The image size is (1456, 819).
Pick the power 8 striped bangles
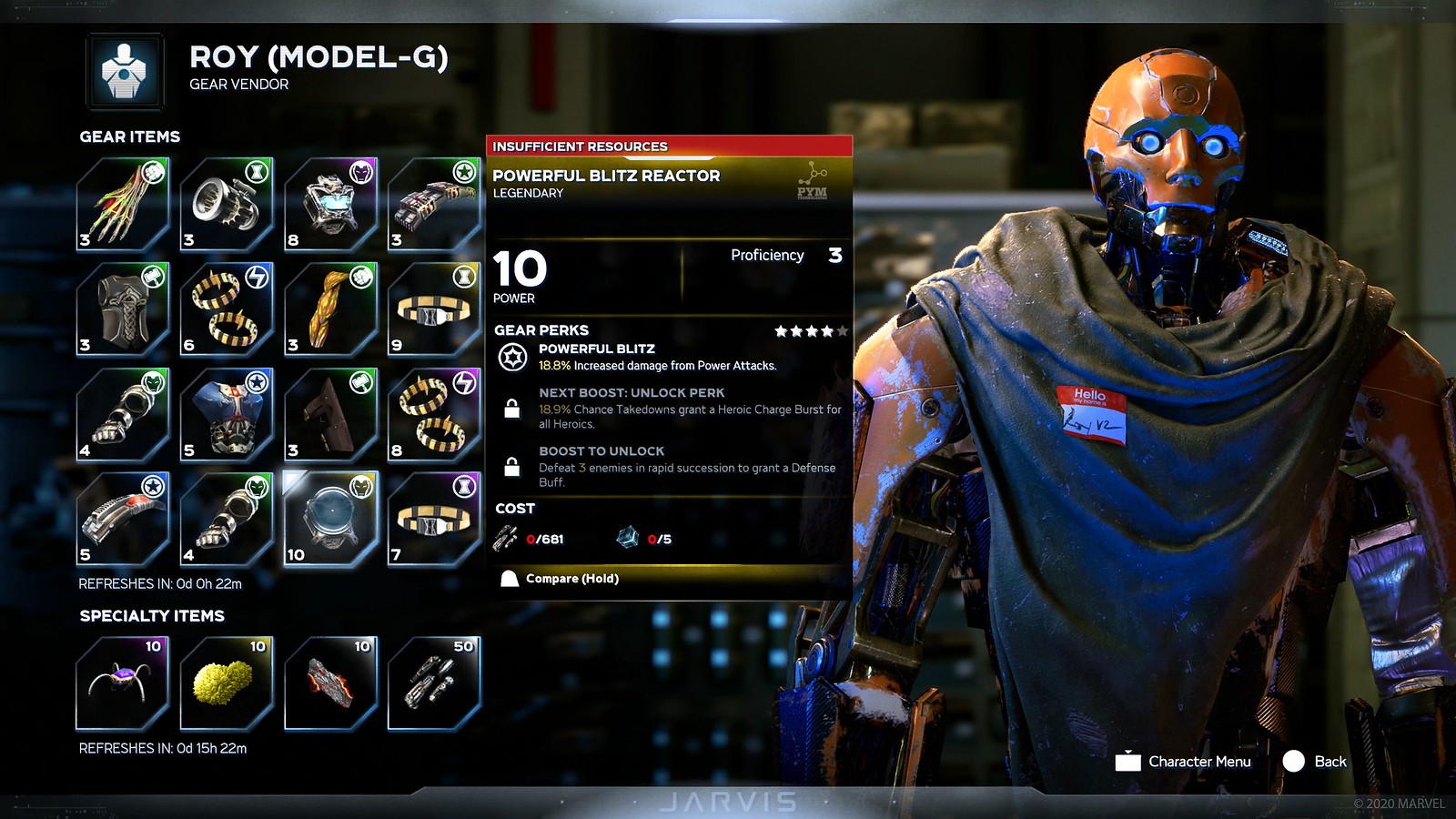click(434, 415)
